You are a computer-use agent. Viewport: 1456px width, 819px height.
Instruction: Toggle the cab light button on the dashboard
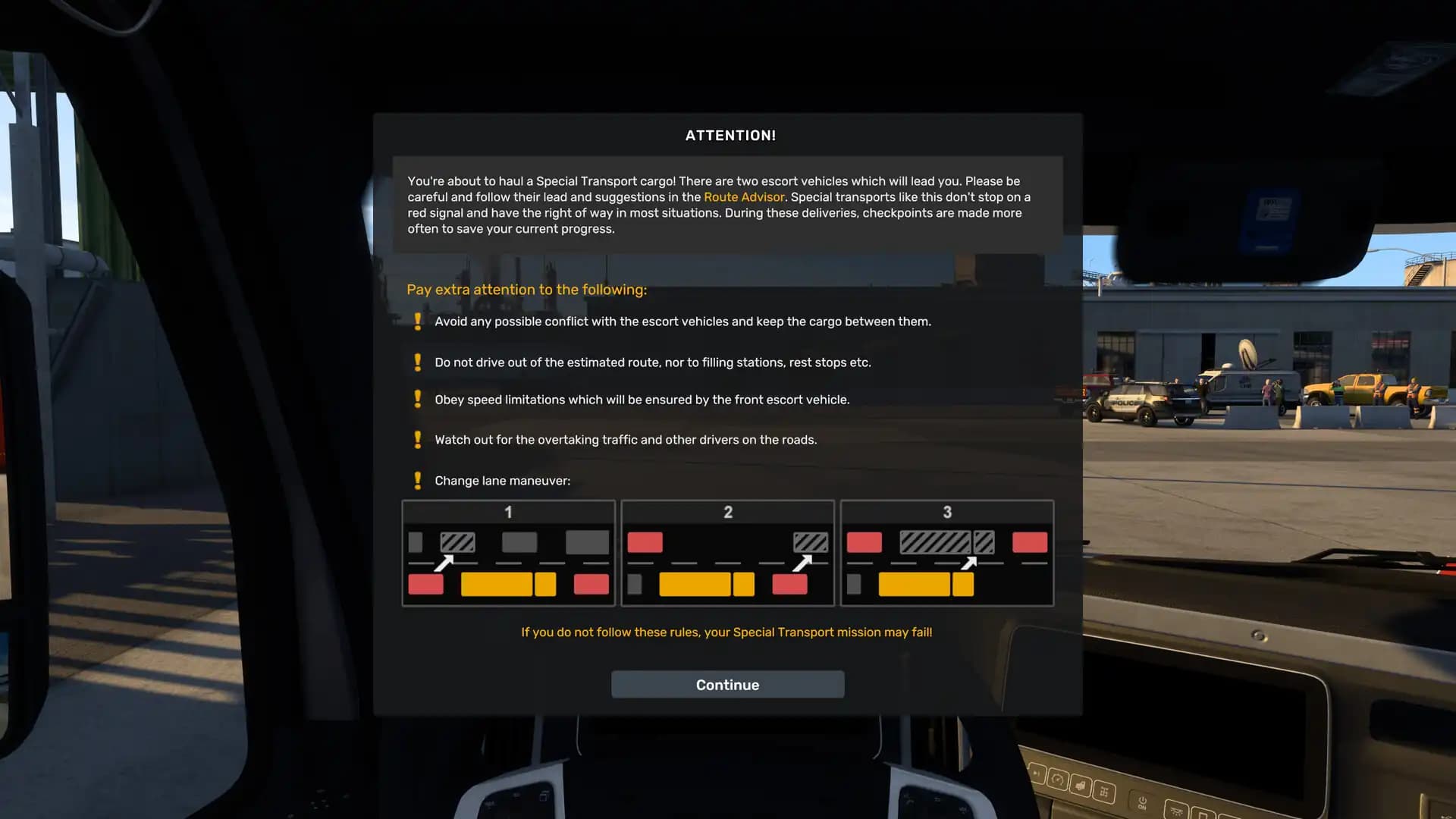point(1177,812)
